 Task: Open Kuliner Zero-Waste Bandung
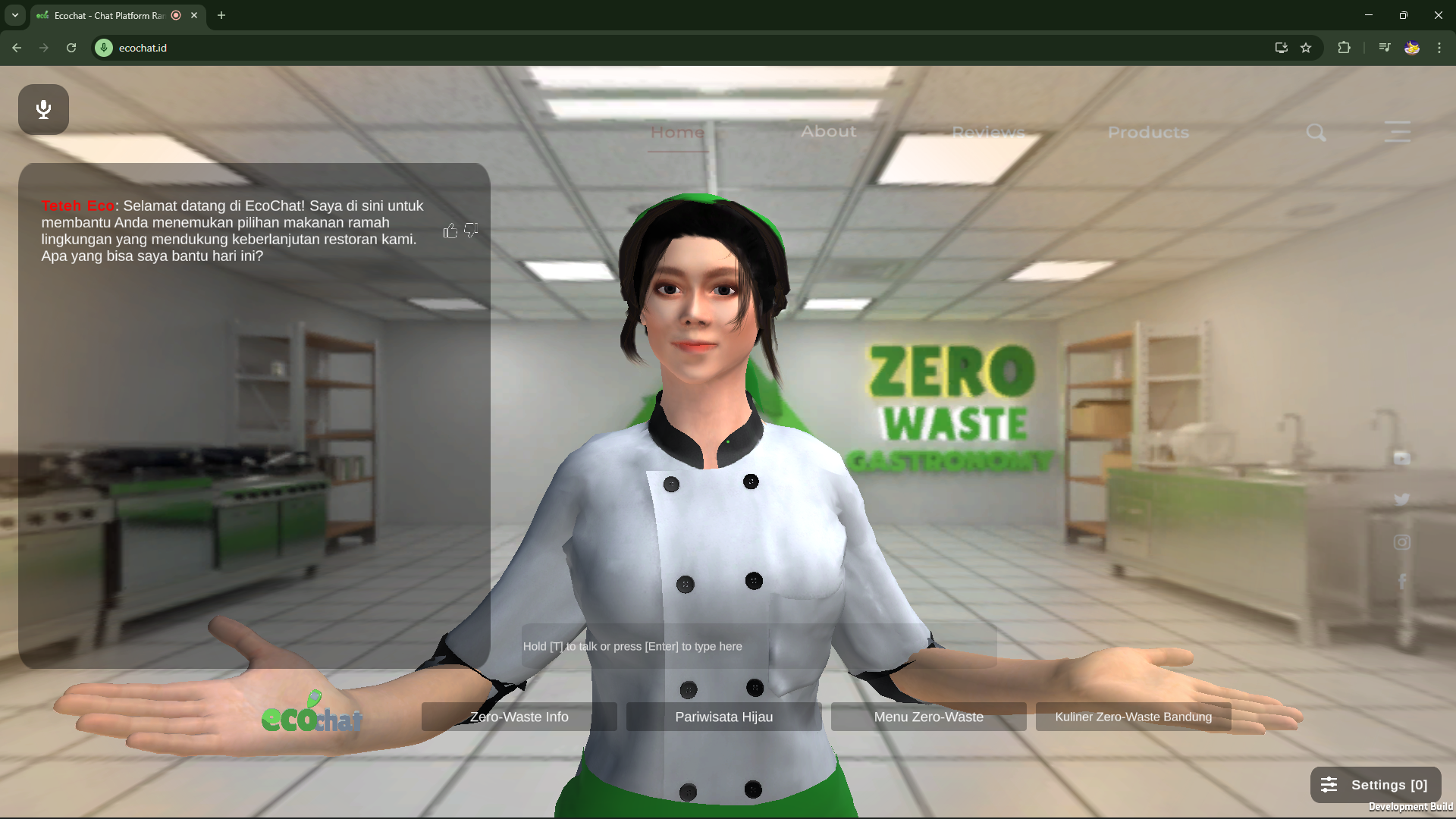(1132, 716)
